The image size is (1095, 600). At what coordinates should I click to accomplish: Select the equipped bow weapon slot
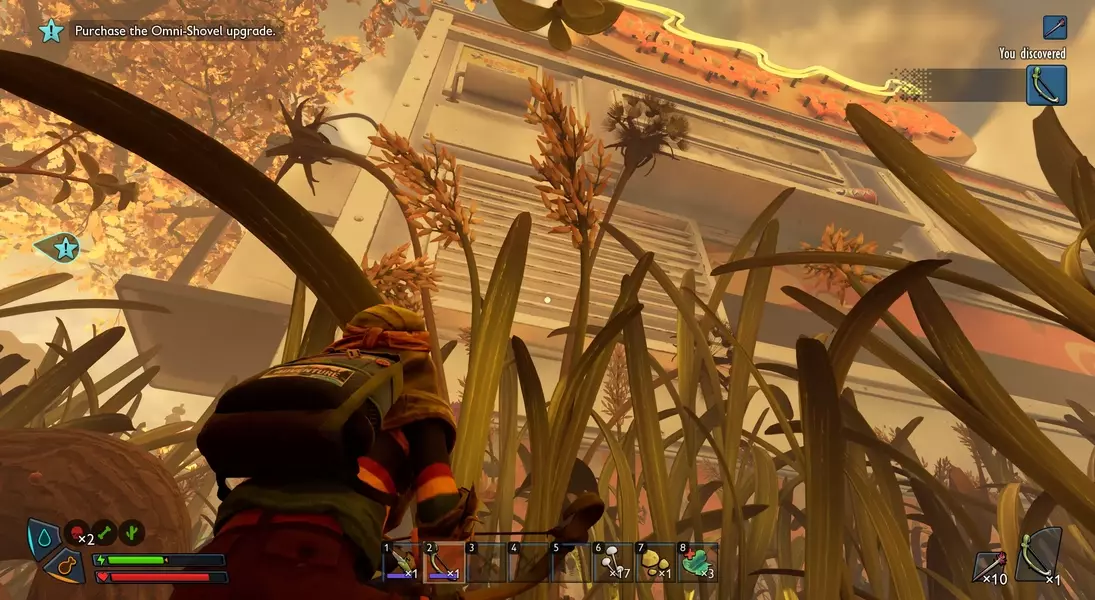pyautogui.click(x=1037, y=556)
